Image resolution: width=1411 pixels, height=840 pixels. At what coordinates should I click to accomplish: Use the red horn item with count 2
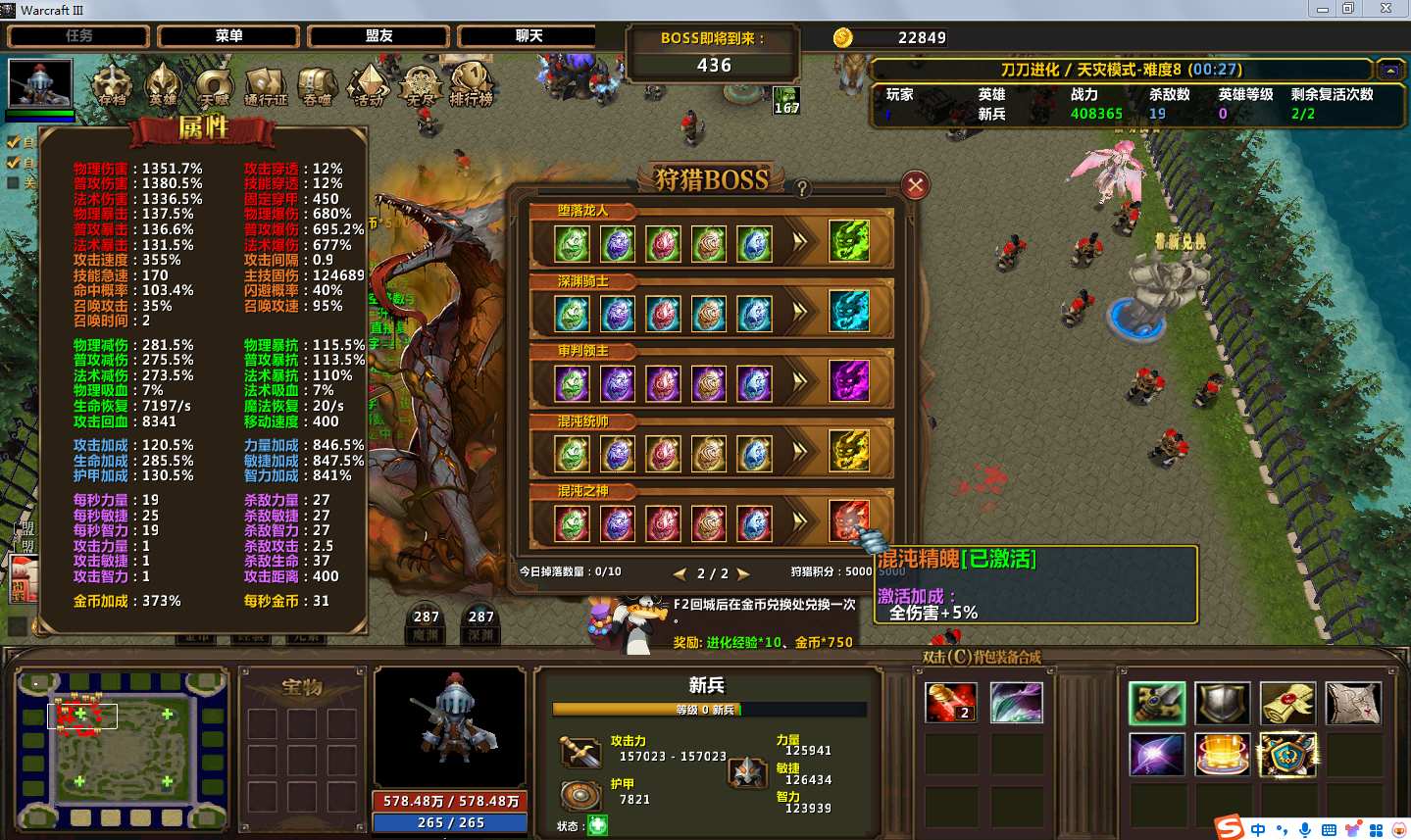(x=950, y=703)
